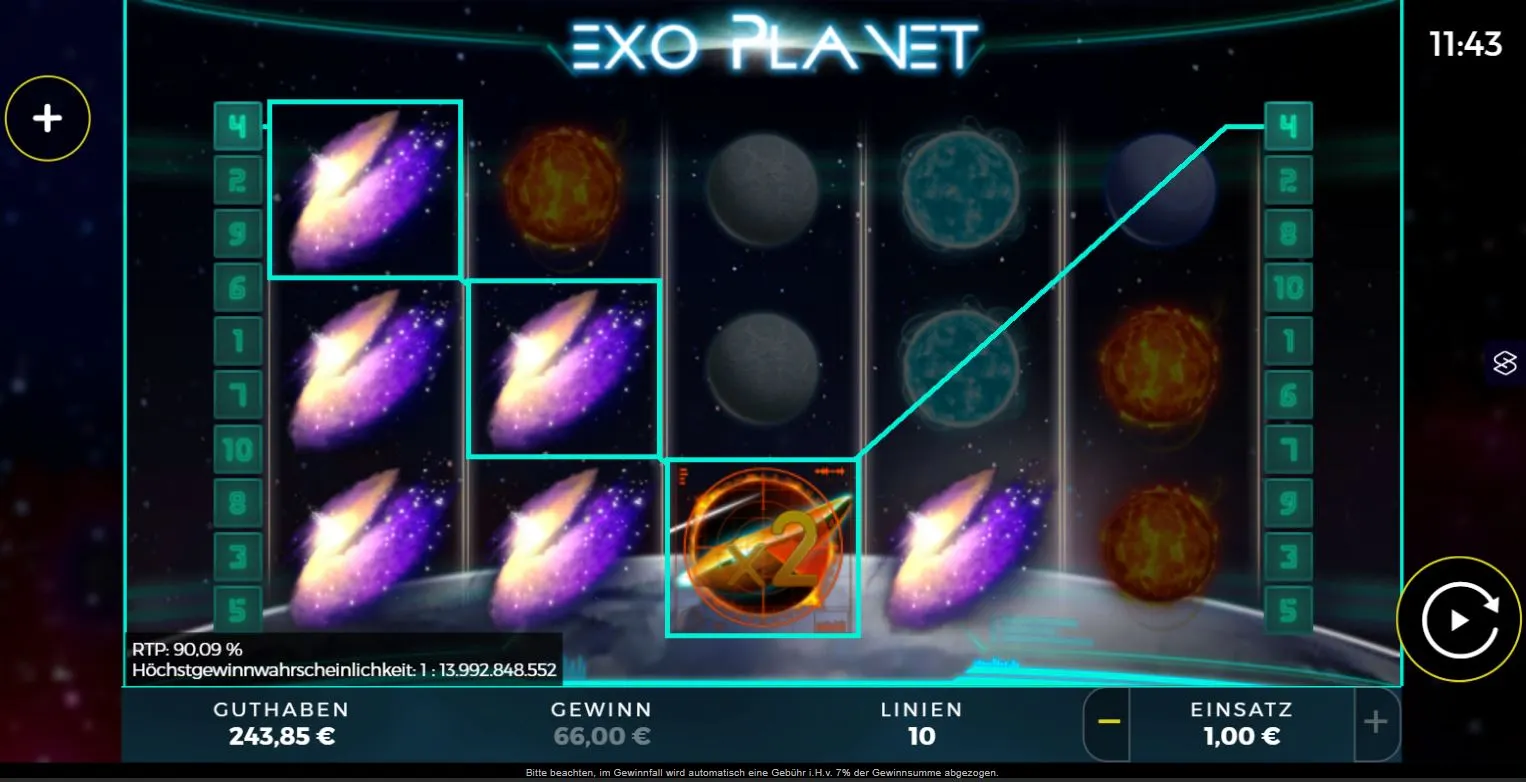Click the fee notice at the screen bottom
1526x782 pixels.
(x=763, y=772)
